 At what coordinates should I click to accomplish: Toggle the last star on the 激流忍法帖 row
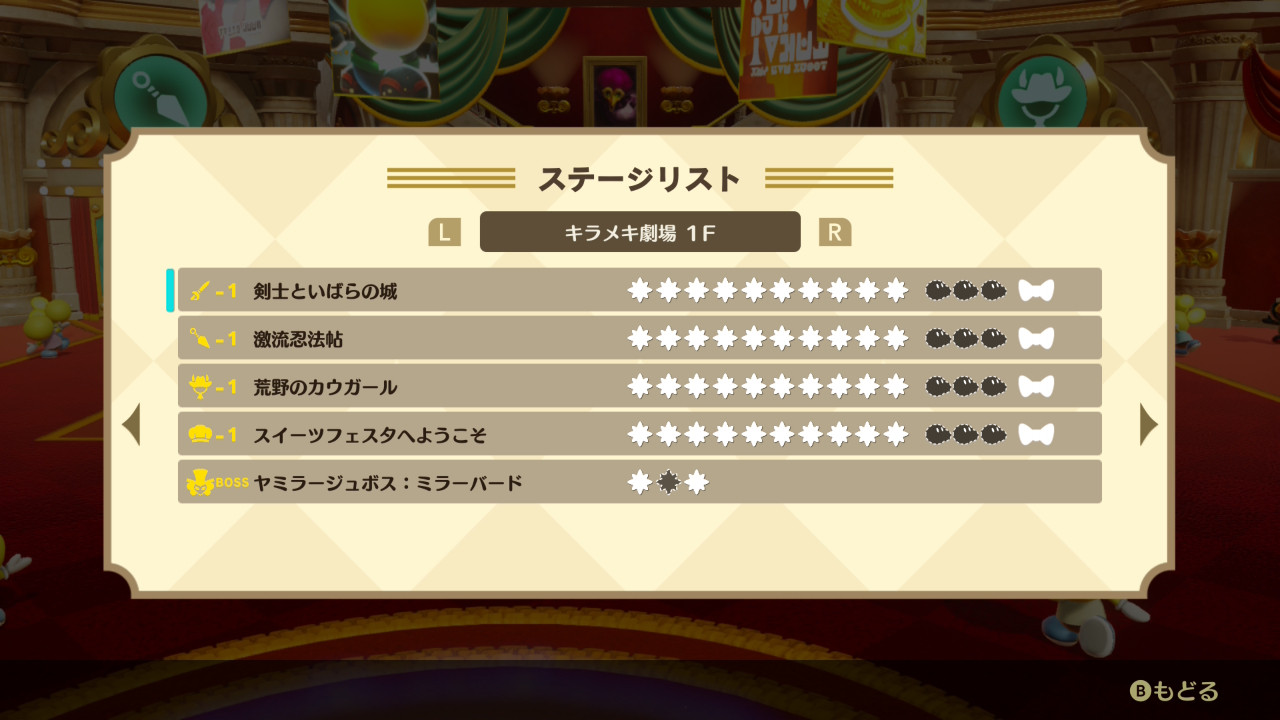(895, 338)
